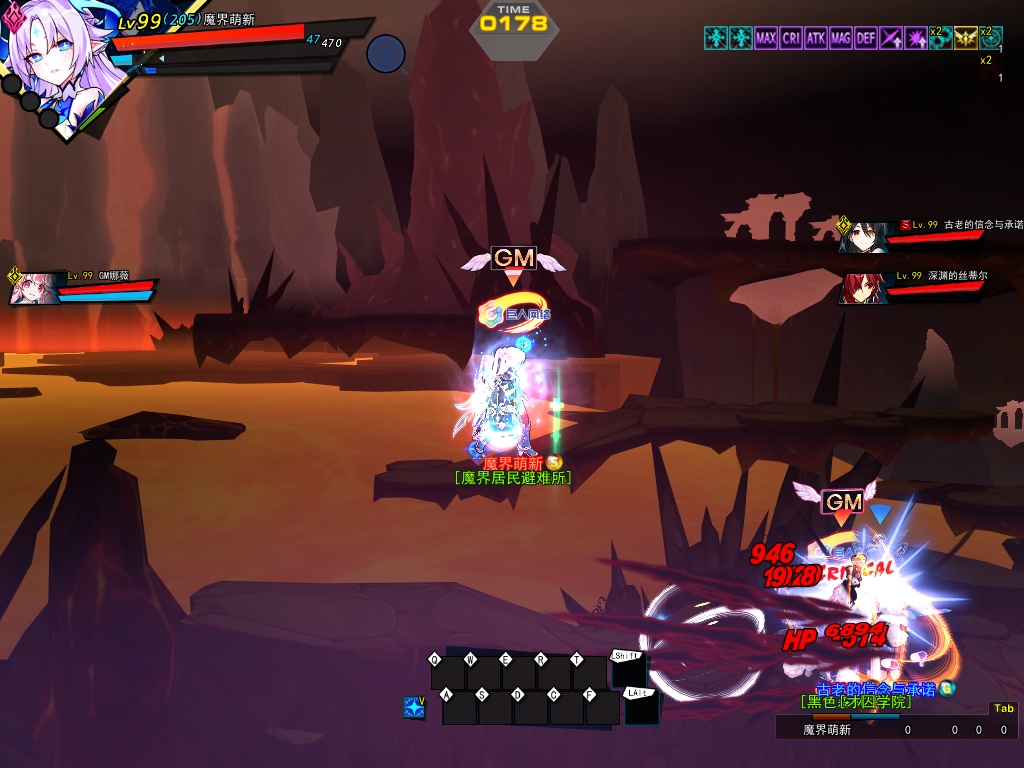Select the GM薇薇 party member frame

click(84, 286)
